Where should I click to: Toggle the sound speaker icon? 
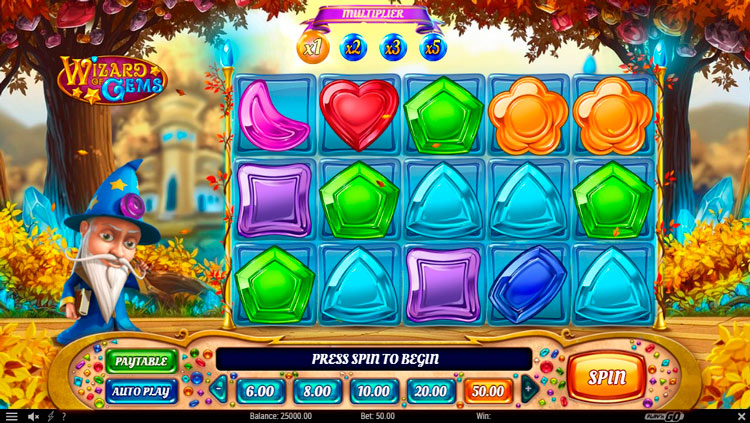[x=33, y=416]
